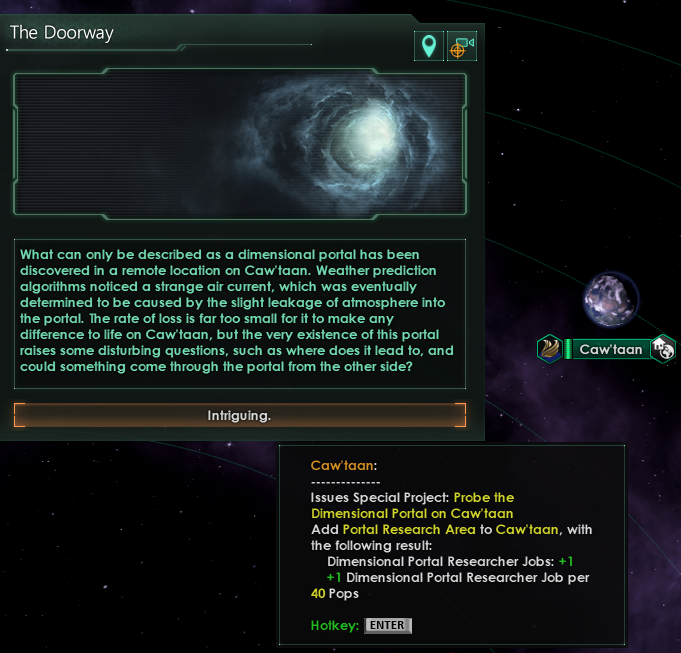
Task: Open the colony icon beside Caw'taan
Action: pyautogui.click(x=663, y=349)
